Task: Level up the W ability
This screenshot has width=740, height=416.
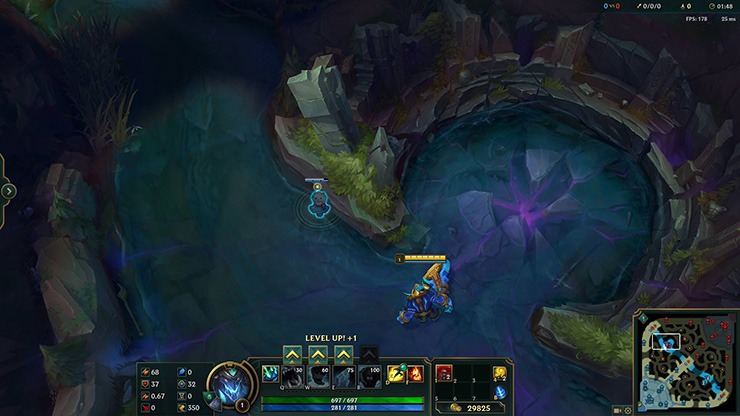Action: (x=318, y=354)
